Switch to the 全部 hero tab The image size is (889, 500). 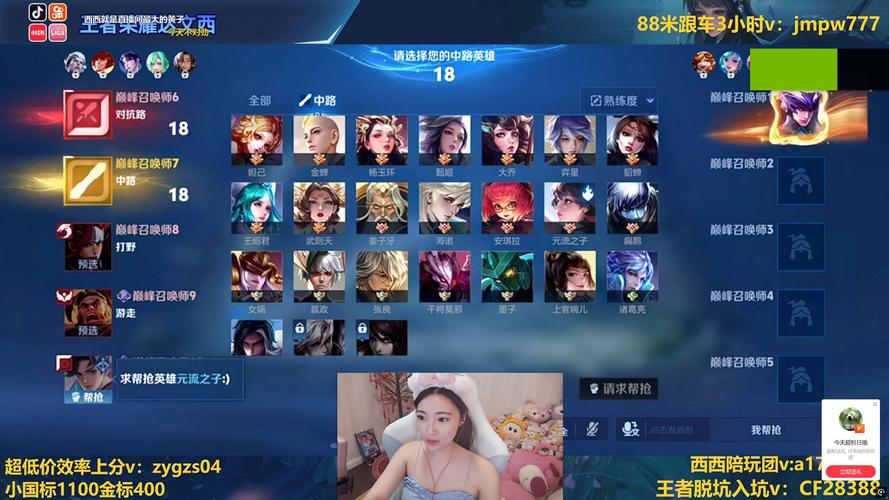[259, 100]
